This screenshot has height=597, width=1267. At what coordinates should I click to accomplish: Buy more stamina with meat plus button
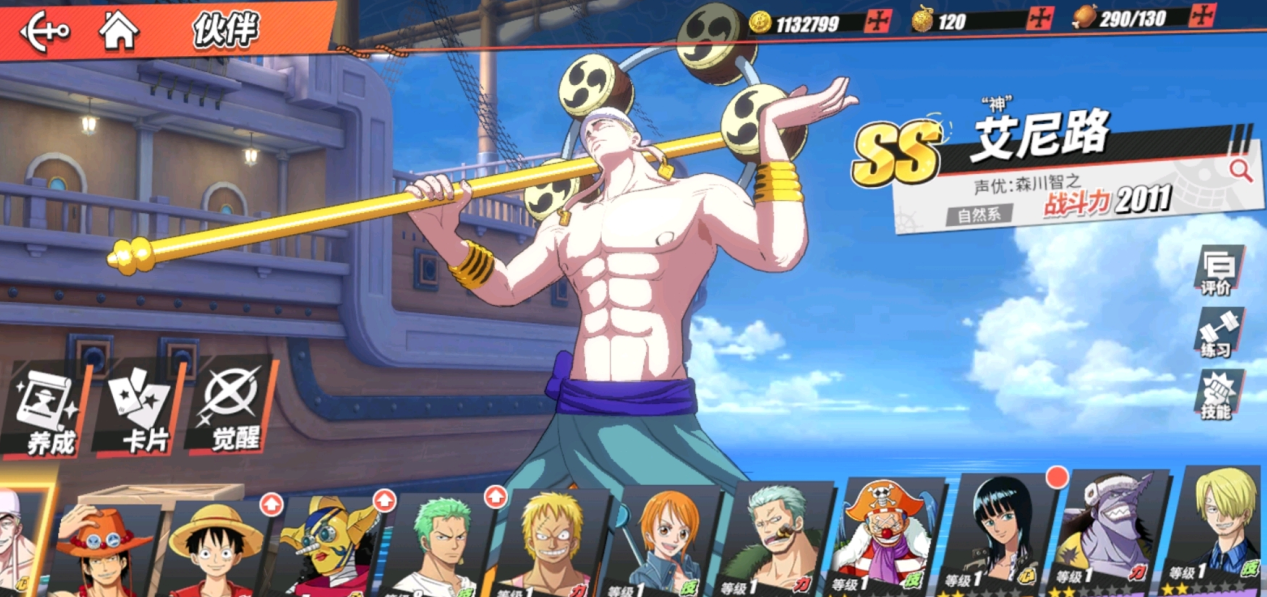coord(1203,16)
